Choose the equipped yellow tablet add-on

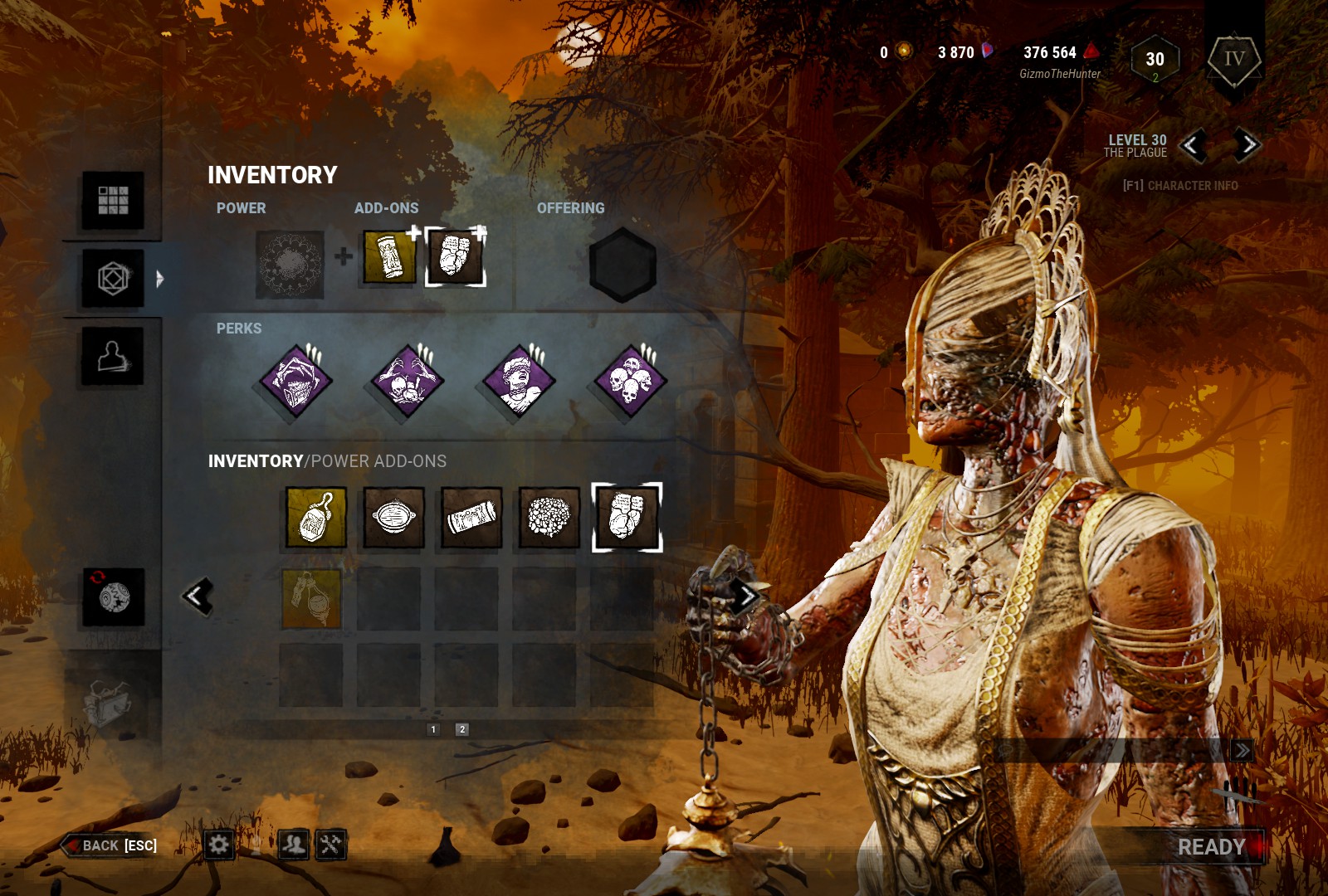coord(389,257)
